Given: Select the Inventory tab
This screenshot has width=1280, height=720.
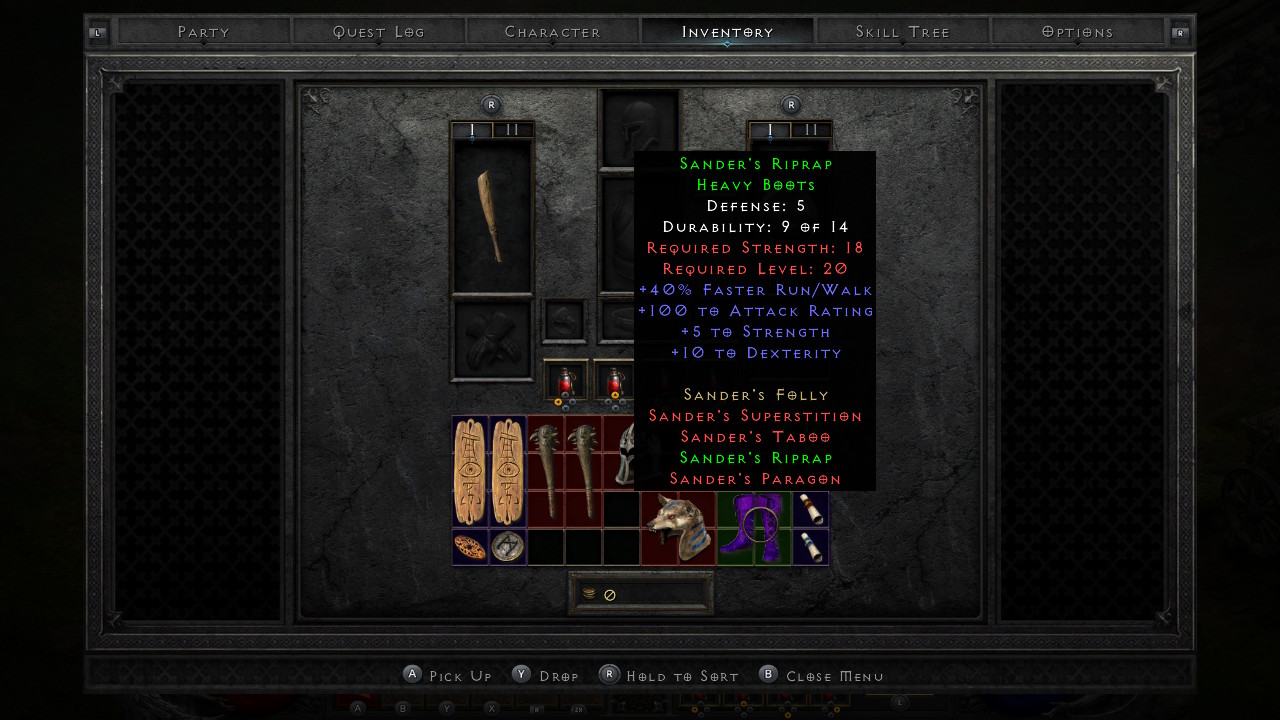Looking at the screenshot, I should point(728,32).
